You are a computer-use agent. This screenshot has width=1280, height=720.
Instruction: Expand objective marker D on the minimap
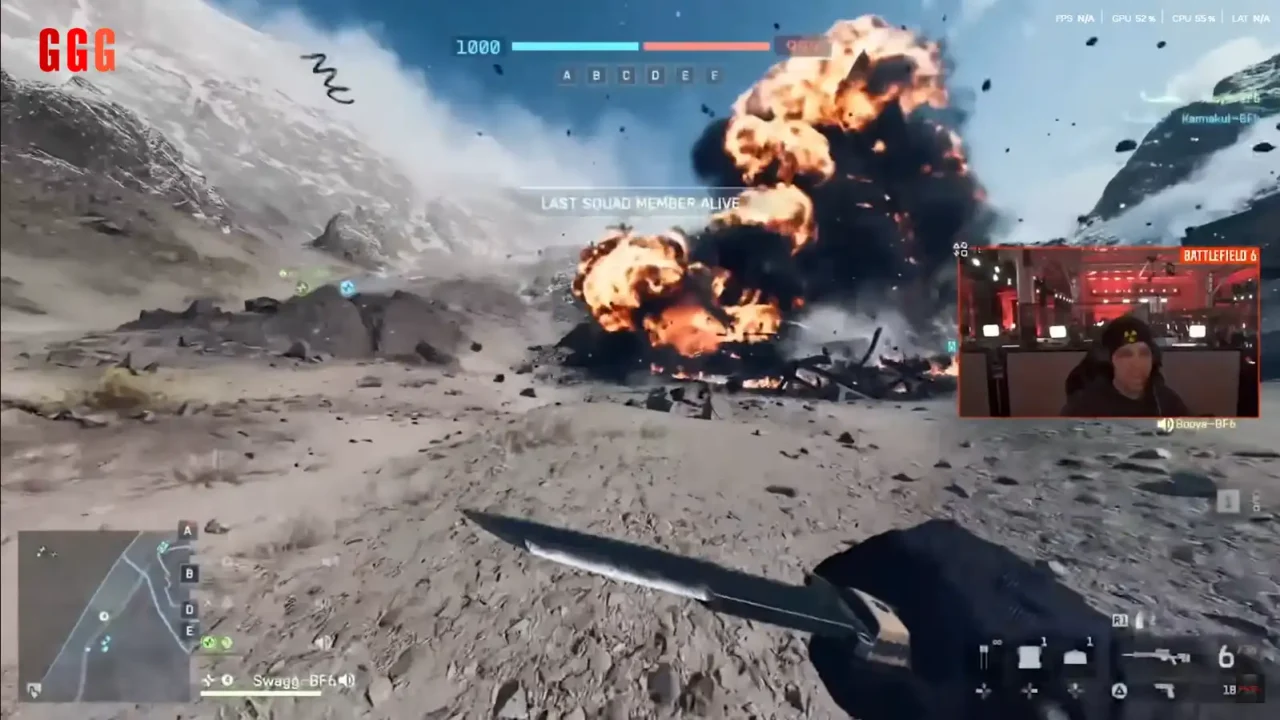pos(189,609)
